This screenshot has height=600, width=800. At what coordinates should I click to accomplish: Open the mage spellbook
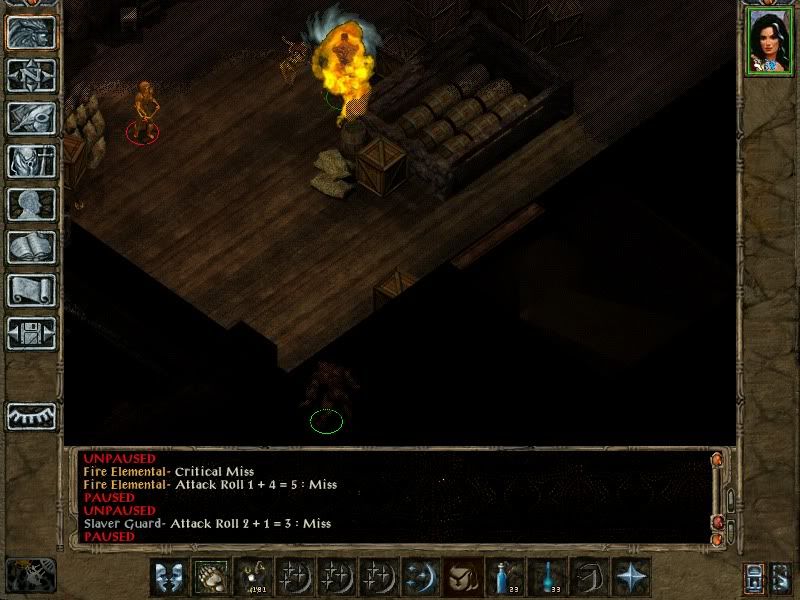coord(31,247)
